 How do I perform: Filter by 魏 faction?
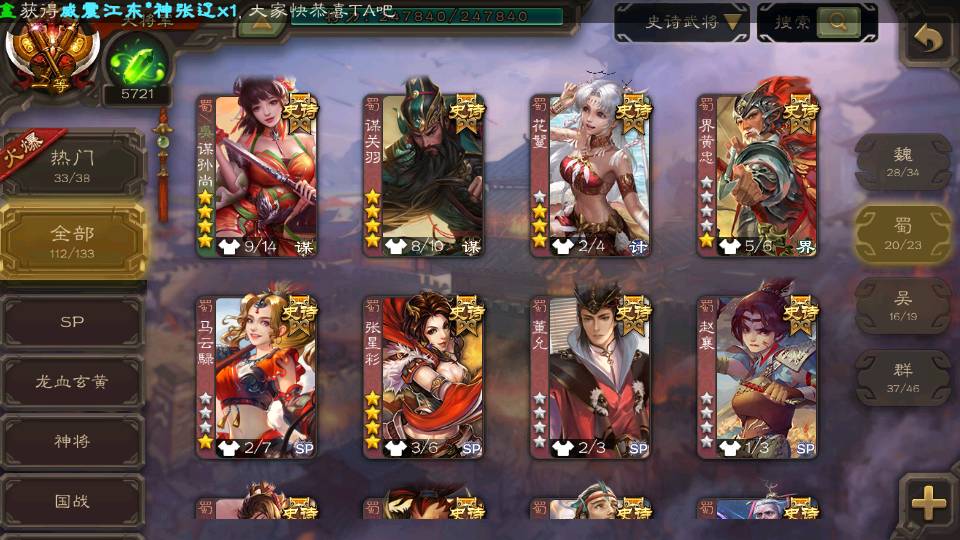(903, 162)
